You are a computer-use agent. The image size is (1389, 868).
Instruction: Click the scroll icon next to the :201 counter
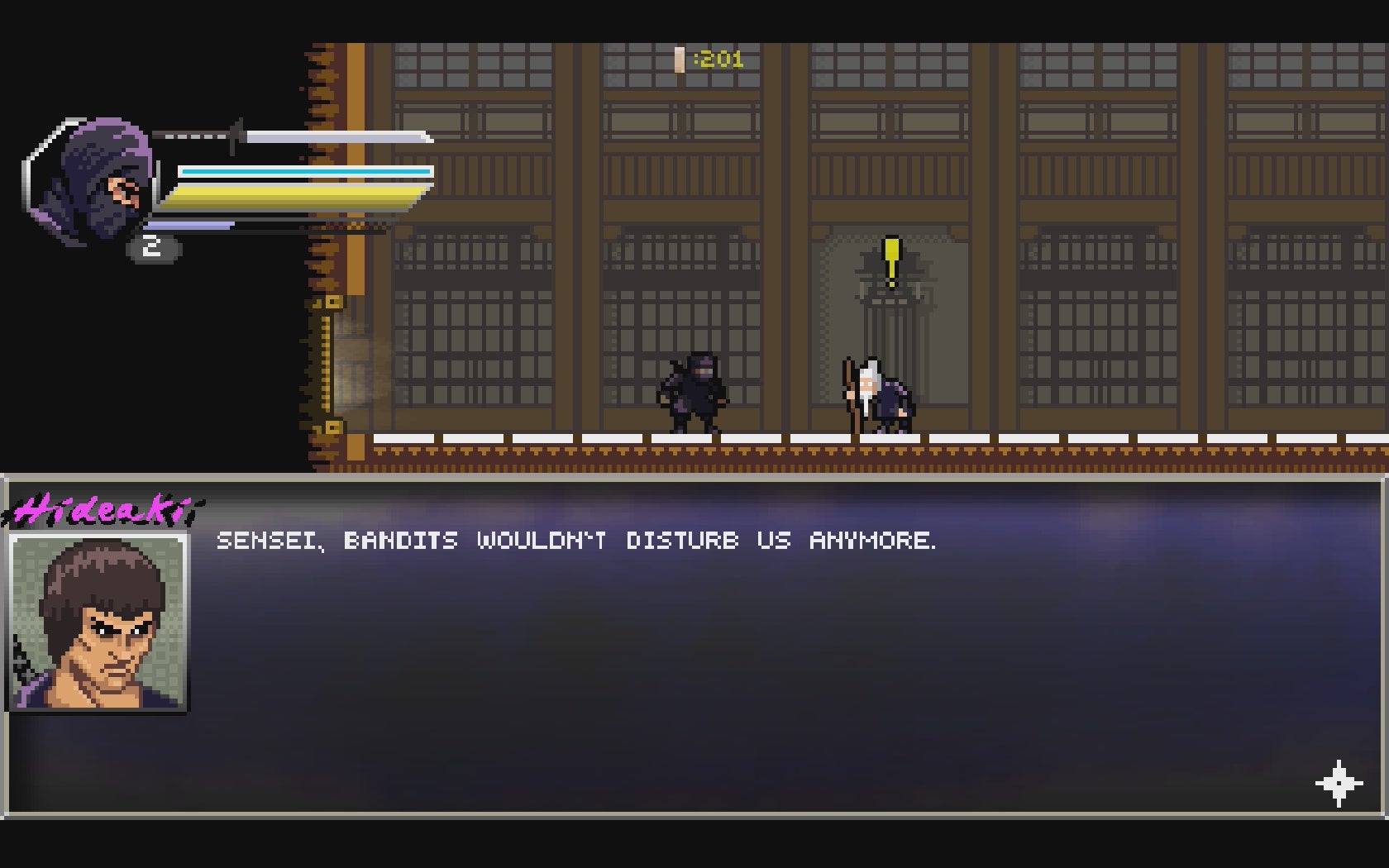pyautogui.click(x=678, y=59)
